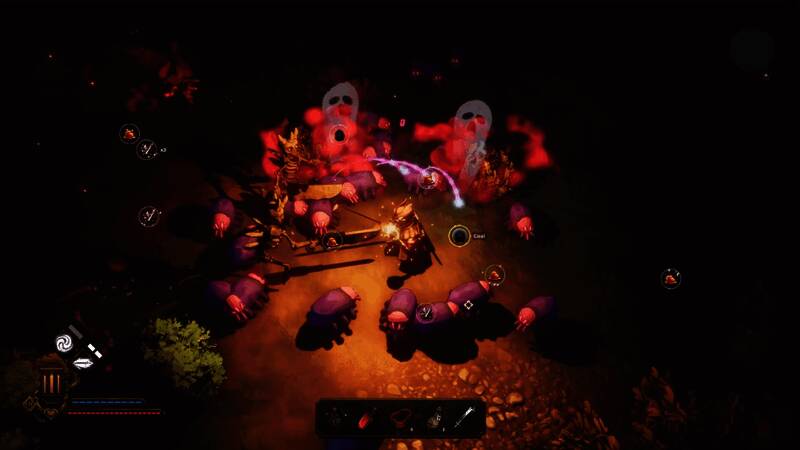
Task: Equip the dagger in the hotbar
Action: click(x=466, y=417)
